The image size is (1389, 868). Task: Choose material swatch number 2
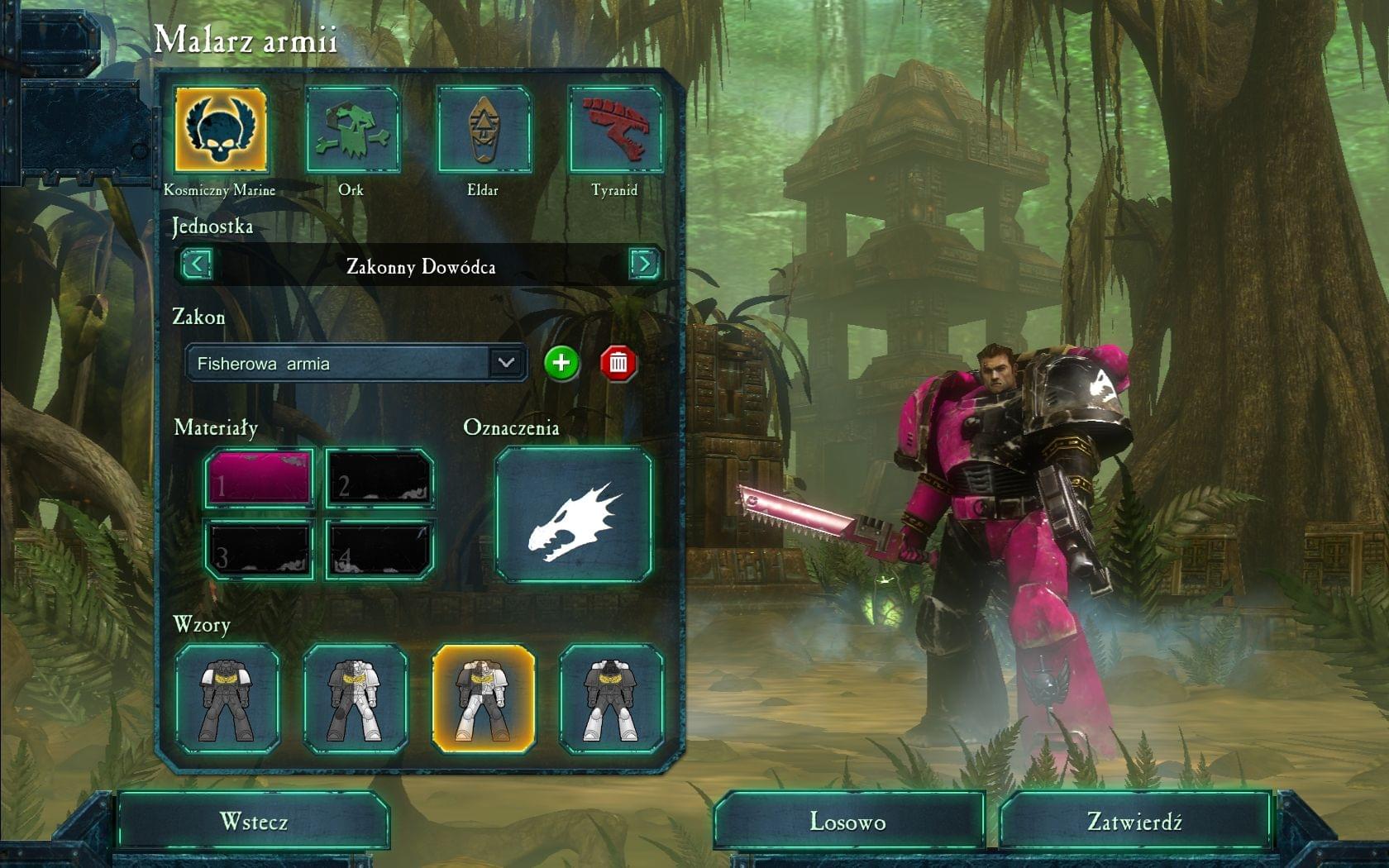pos(379,479)
